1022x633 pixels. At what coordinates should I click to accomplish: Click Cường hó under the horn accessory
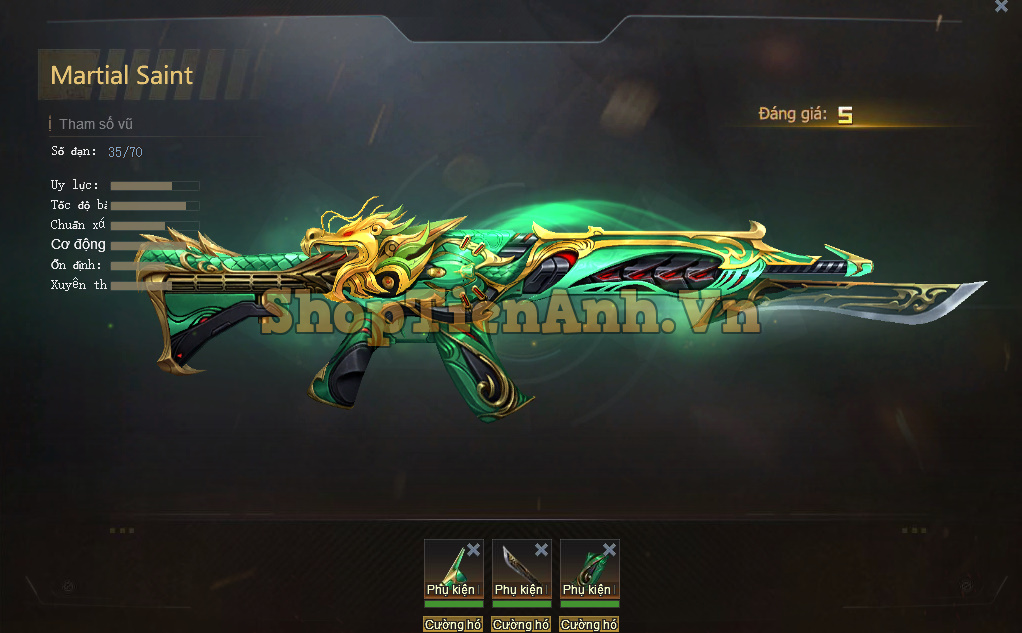click(453, 624)
